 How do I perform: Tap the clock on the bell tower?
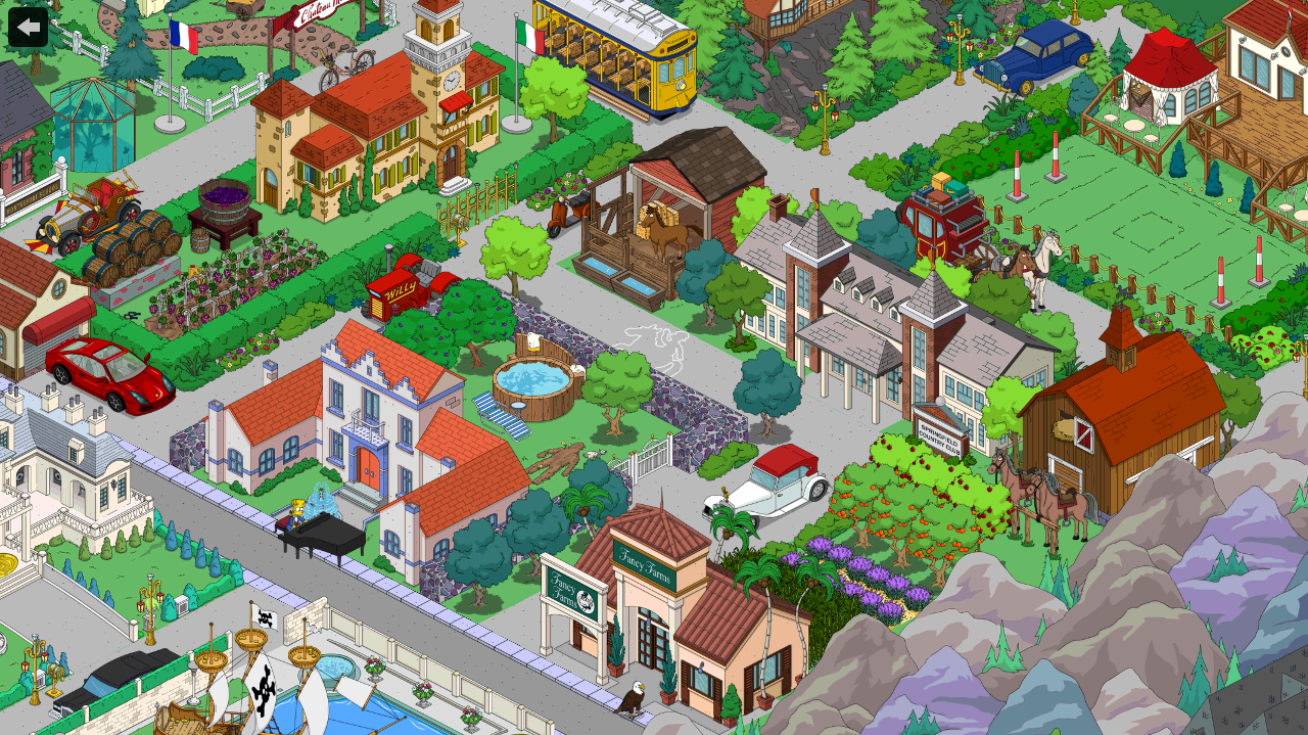[x=453, y=78]
